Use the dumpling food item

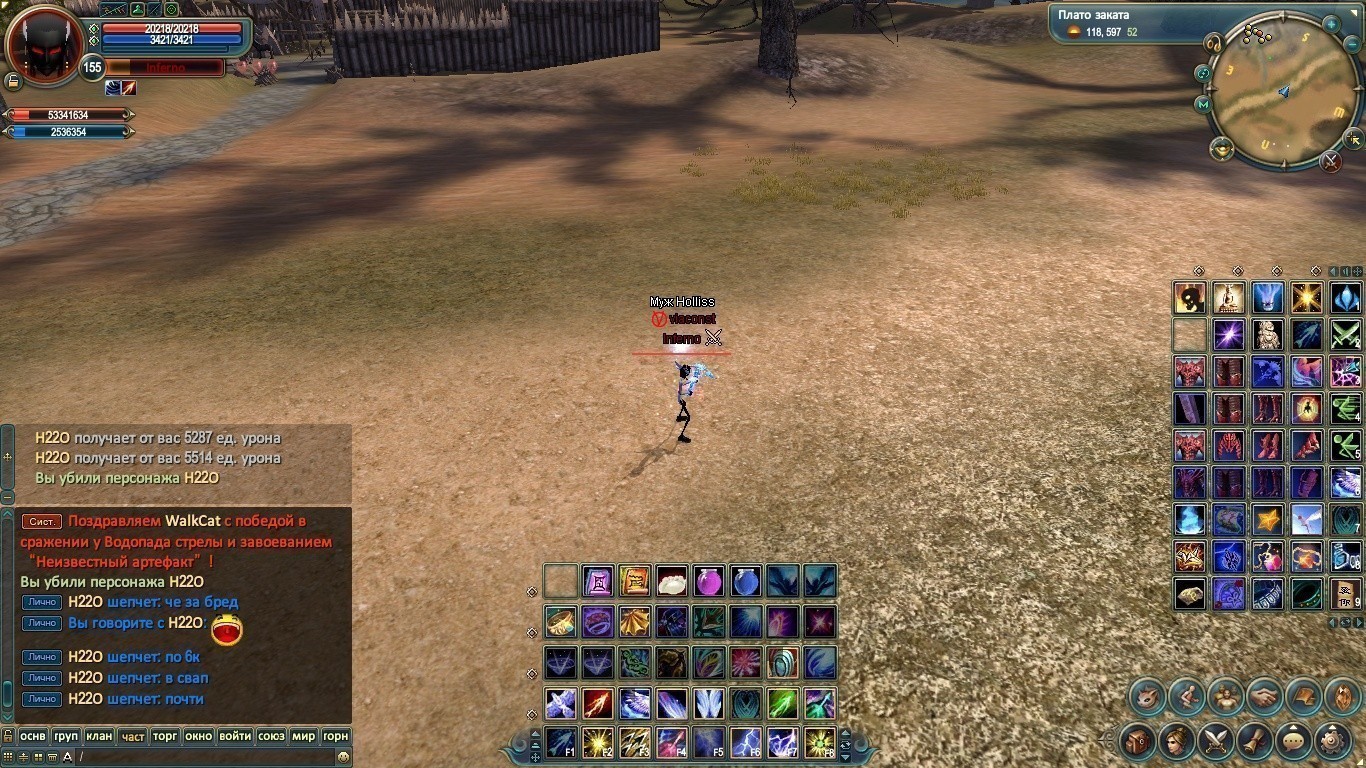672,581
